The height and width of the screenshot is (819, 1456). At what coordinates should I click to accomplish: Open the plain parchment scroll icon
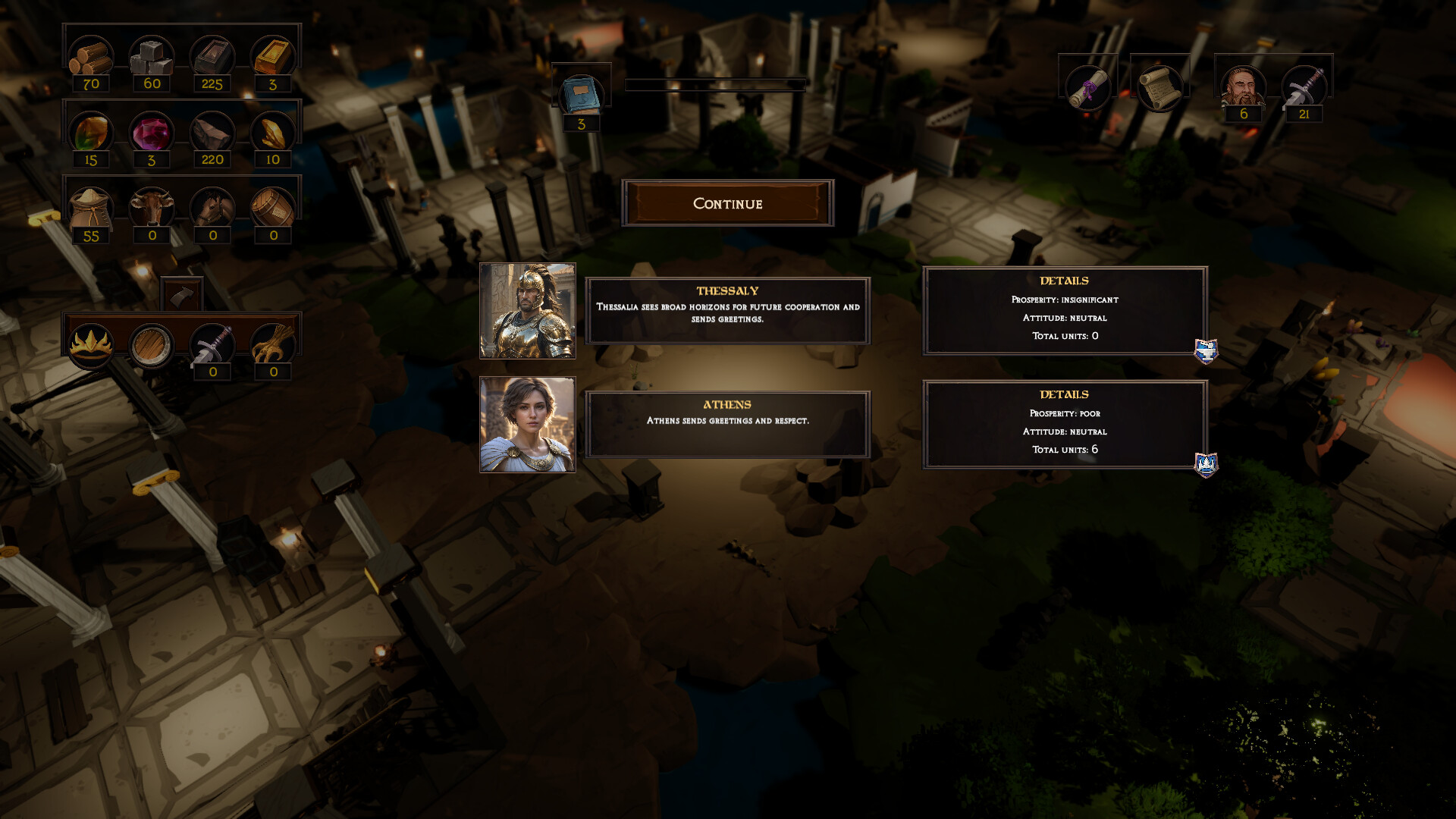coord(1159,87)
